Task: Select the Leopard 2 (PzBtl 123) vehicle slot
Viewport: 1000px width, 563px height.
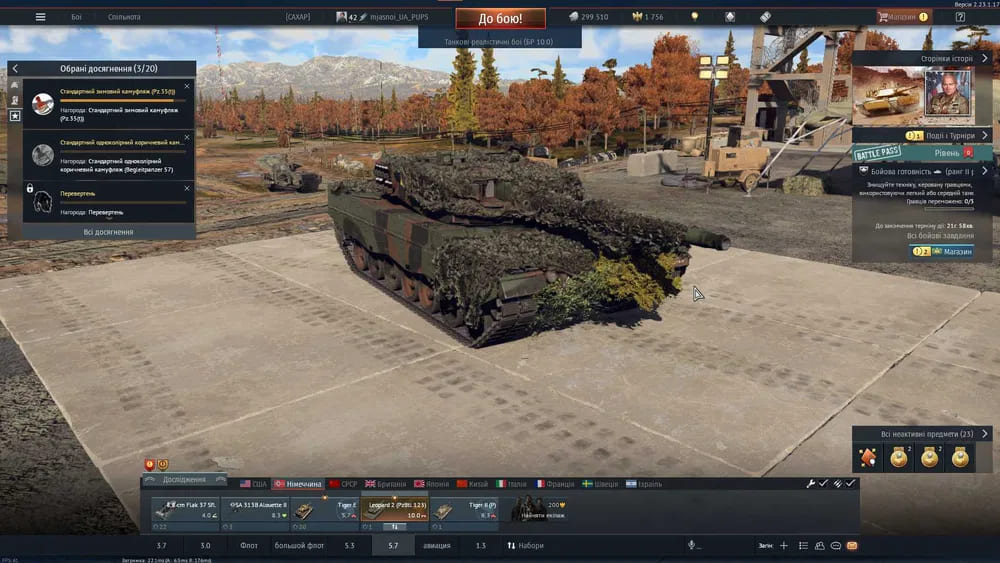Action: pyautogui.click(x=394, y=510)
